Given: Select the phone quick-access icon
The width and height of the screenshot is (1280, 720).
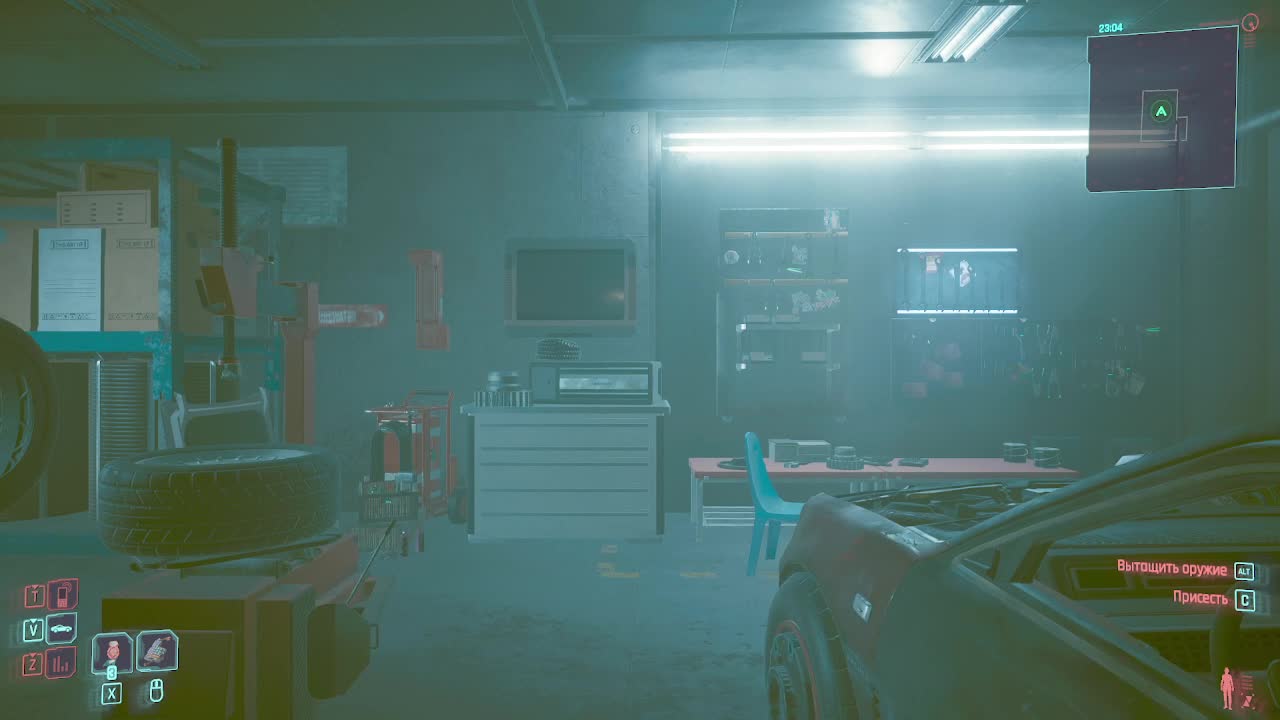Looking at the screenshot, I should click(x=63, y=594).
